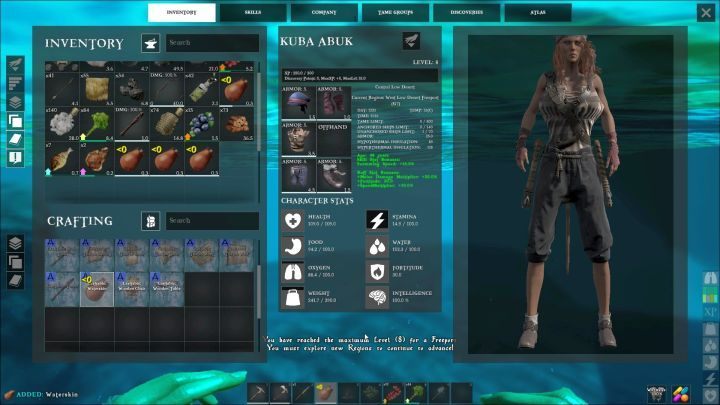
Task: Click the Inventory search field
Action: 211,43
